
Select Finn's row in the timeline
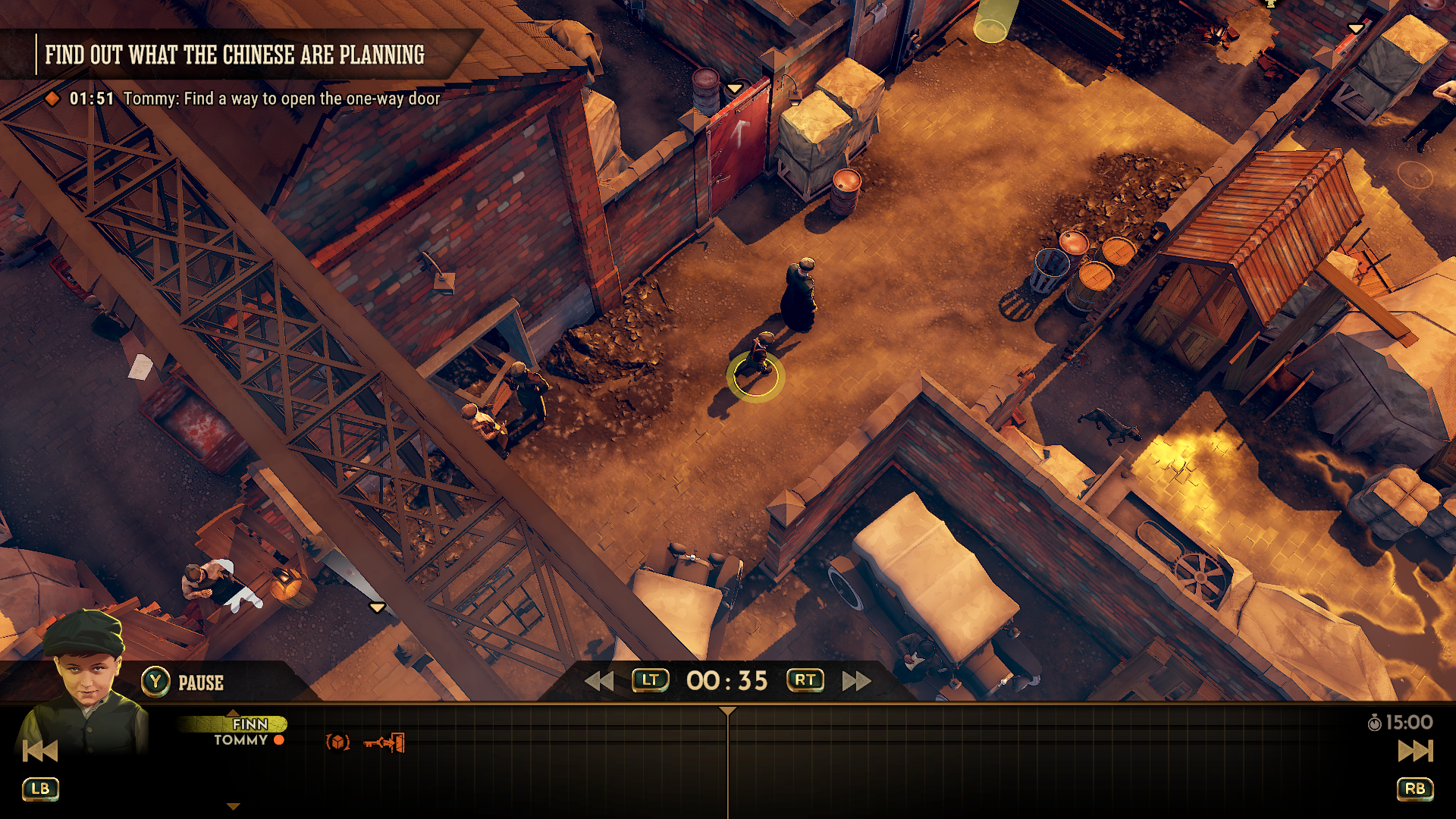249,724
